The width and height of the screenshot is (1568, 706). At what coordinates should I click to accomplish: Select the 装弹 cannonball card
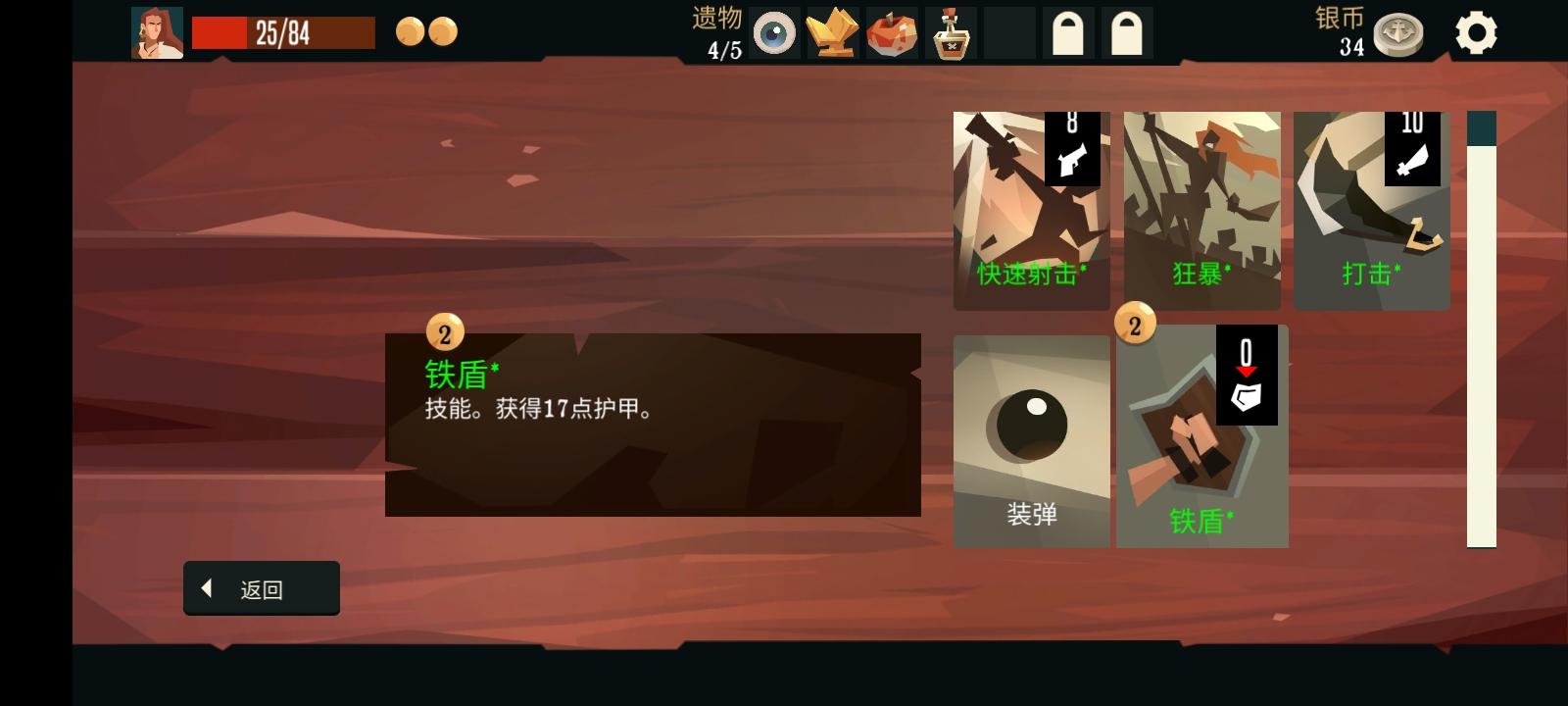[1030, 440]
